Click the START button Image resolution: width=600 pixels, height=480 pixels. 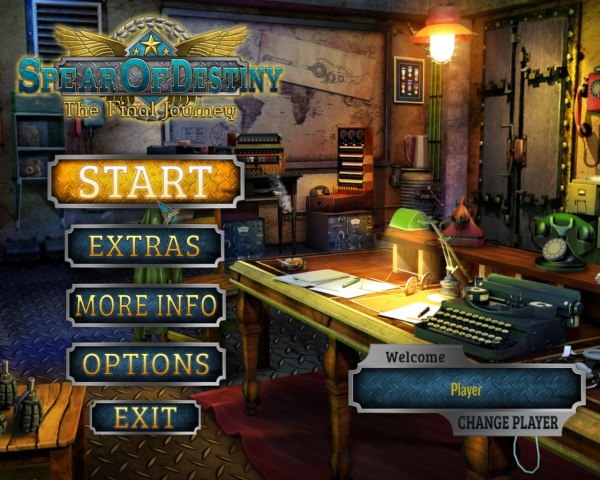[x=145, y=182]
